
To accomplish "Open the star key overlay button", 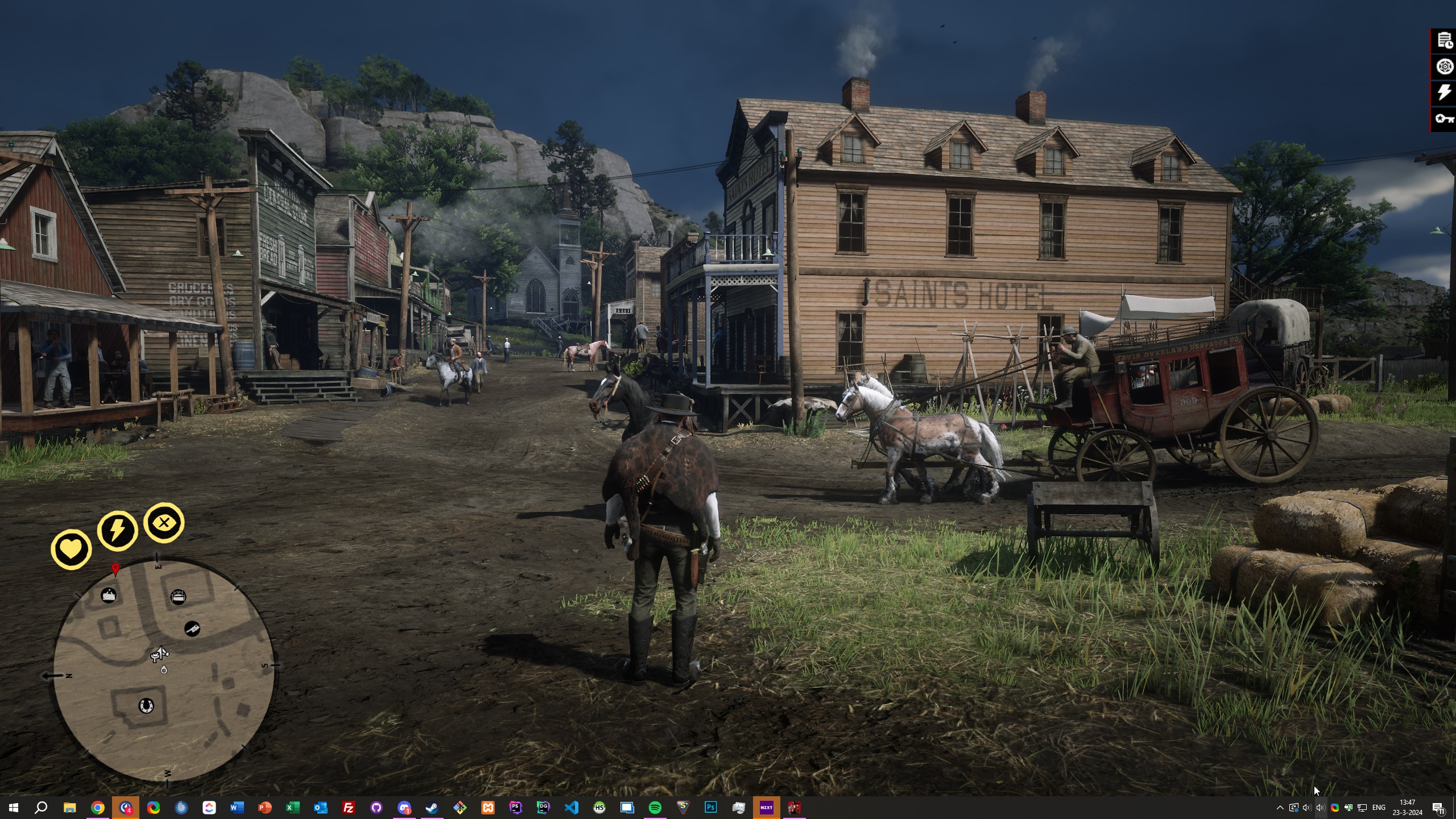I will pos(1445,118).
